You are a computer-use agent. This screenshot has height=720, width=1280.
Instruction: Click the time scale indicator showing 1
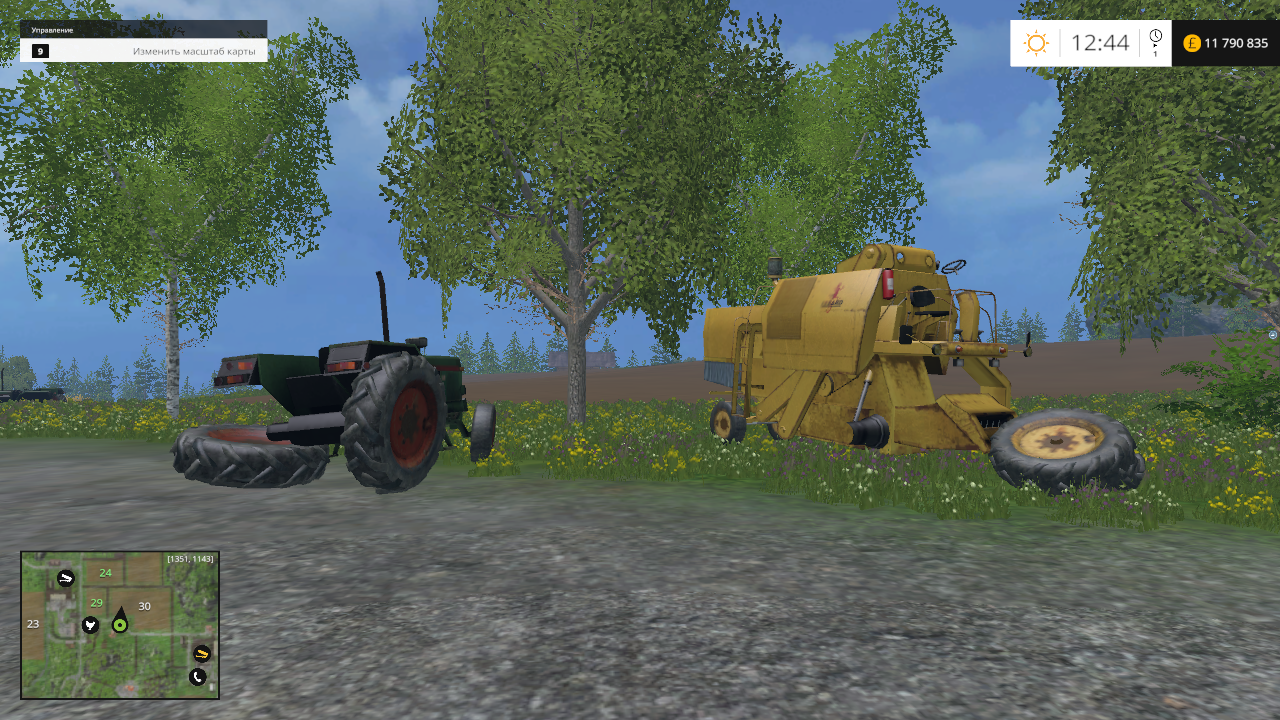(1157, 54)
